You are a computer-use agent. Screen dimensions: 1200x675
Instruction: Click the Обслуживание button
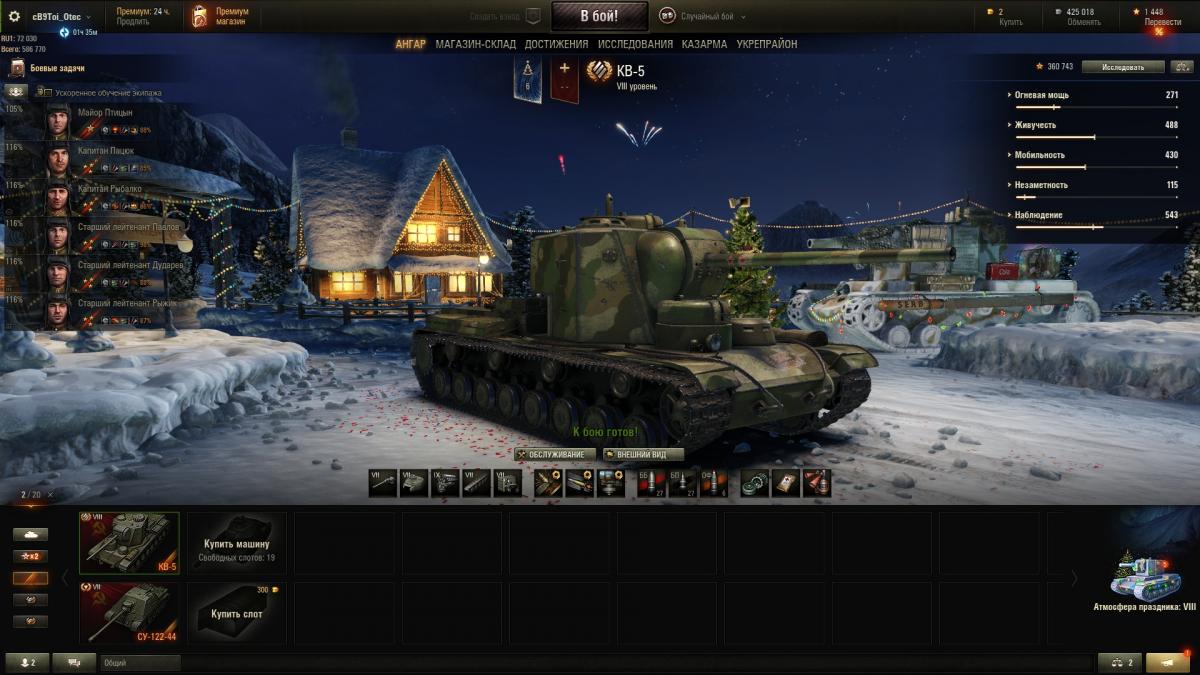[556, 454]
